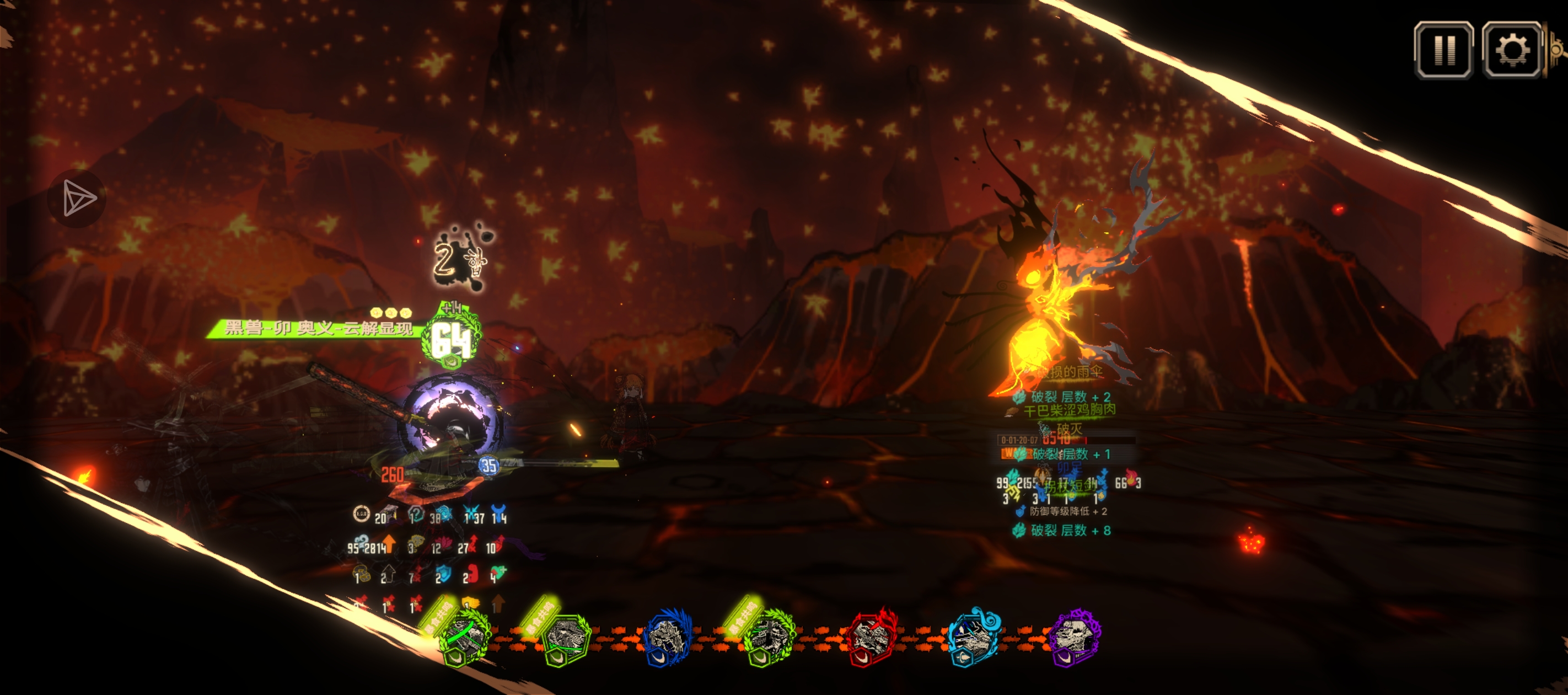This screenshot has height=695, width=1568.
Task: Pause the battle with the pause button
Action: [x=1443, y=51]
